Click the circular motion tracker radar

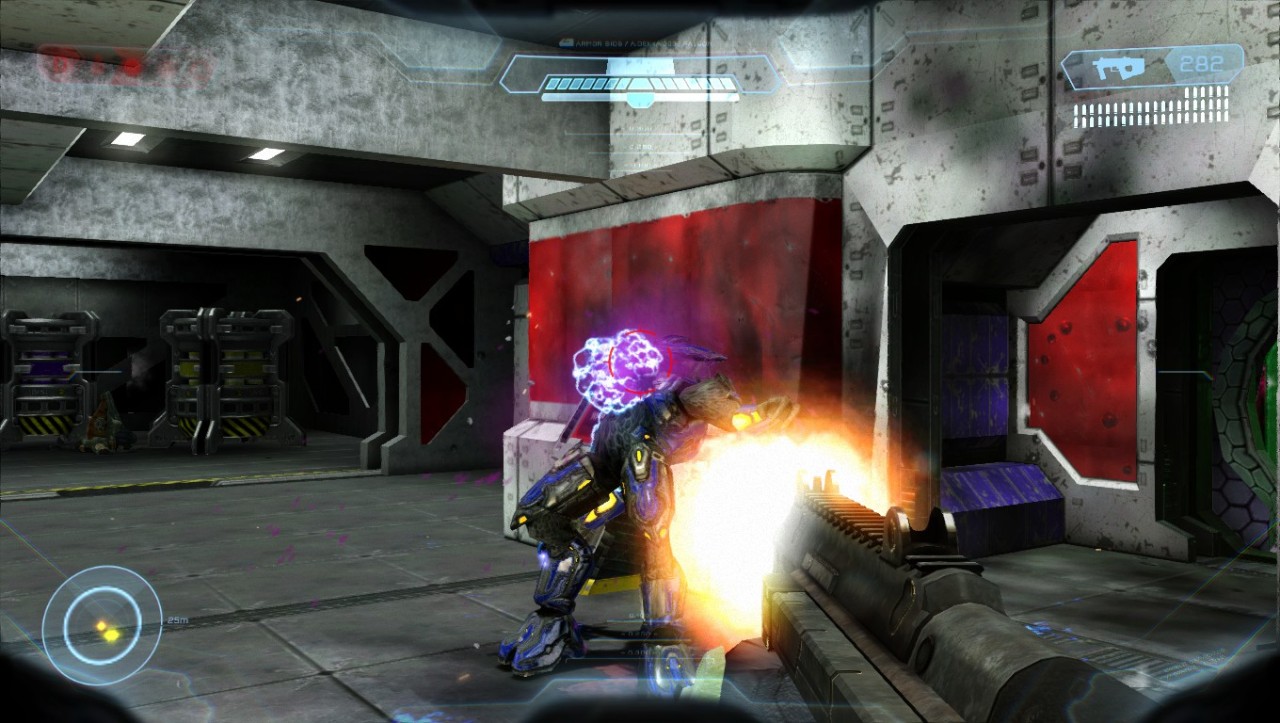point(101,625)
